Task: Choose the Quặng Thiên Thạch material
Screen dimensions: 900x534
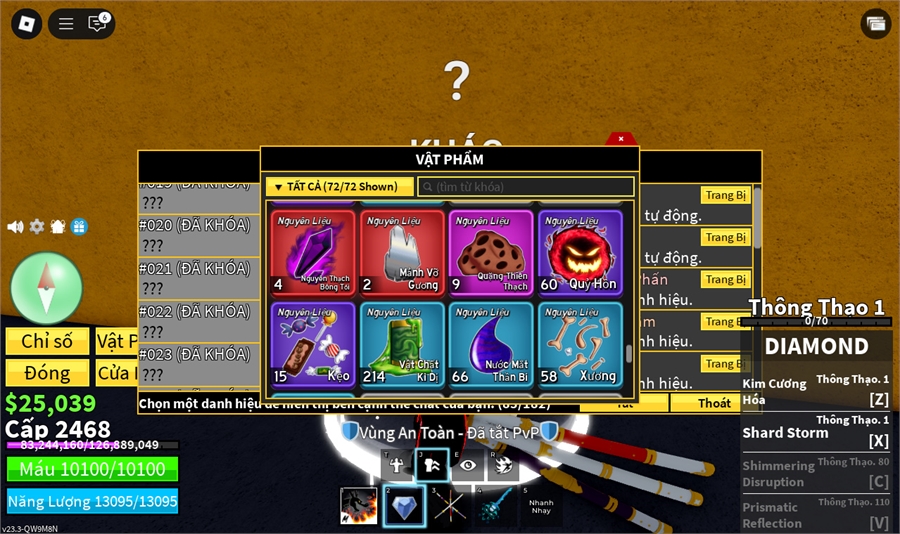Action: click(x=490, y=253)
